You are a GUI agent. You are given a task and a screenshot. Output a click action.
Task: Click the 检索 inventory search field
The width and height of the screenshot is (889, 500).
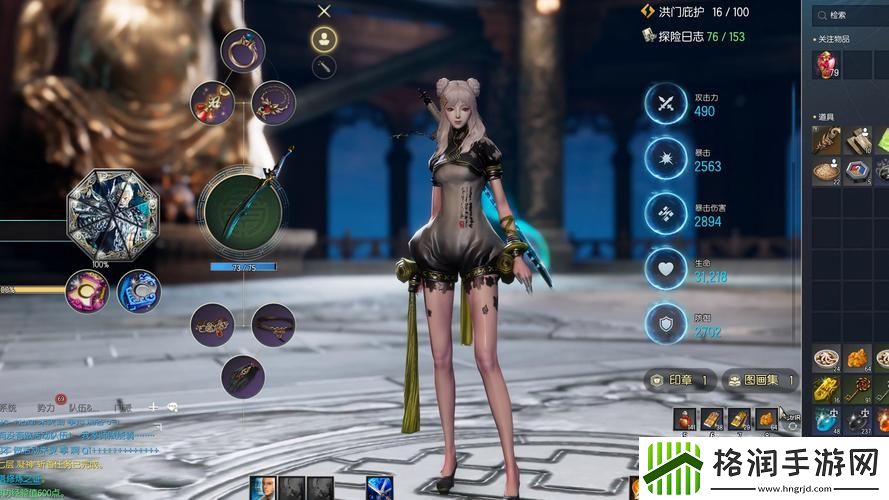tap(852, 15)
